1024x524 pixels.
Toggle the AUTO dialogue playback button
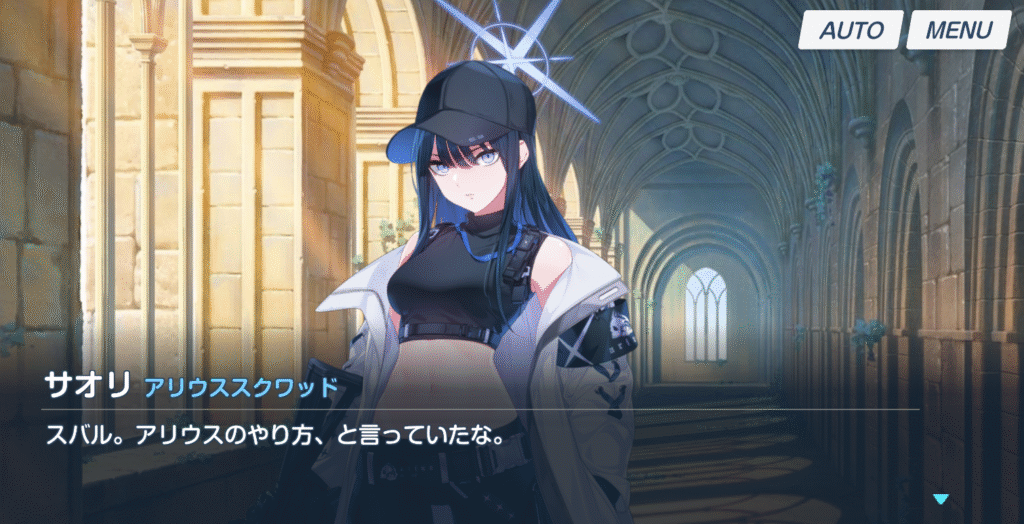[x=851, y=30]
